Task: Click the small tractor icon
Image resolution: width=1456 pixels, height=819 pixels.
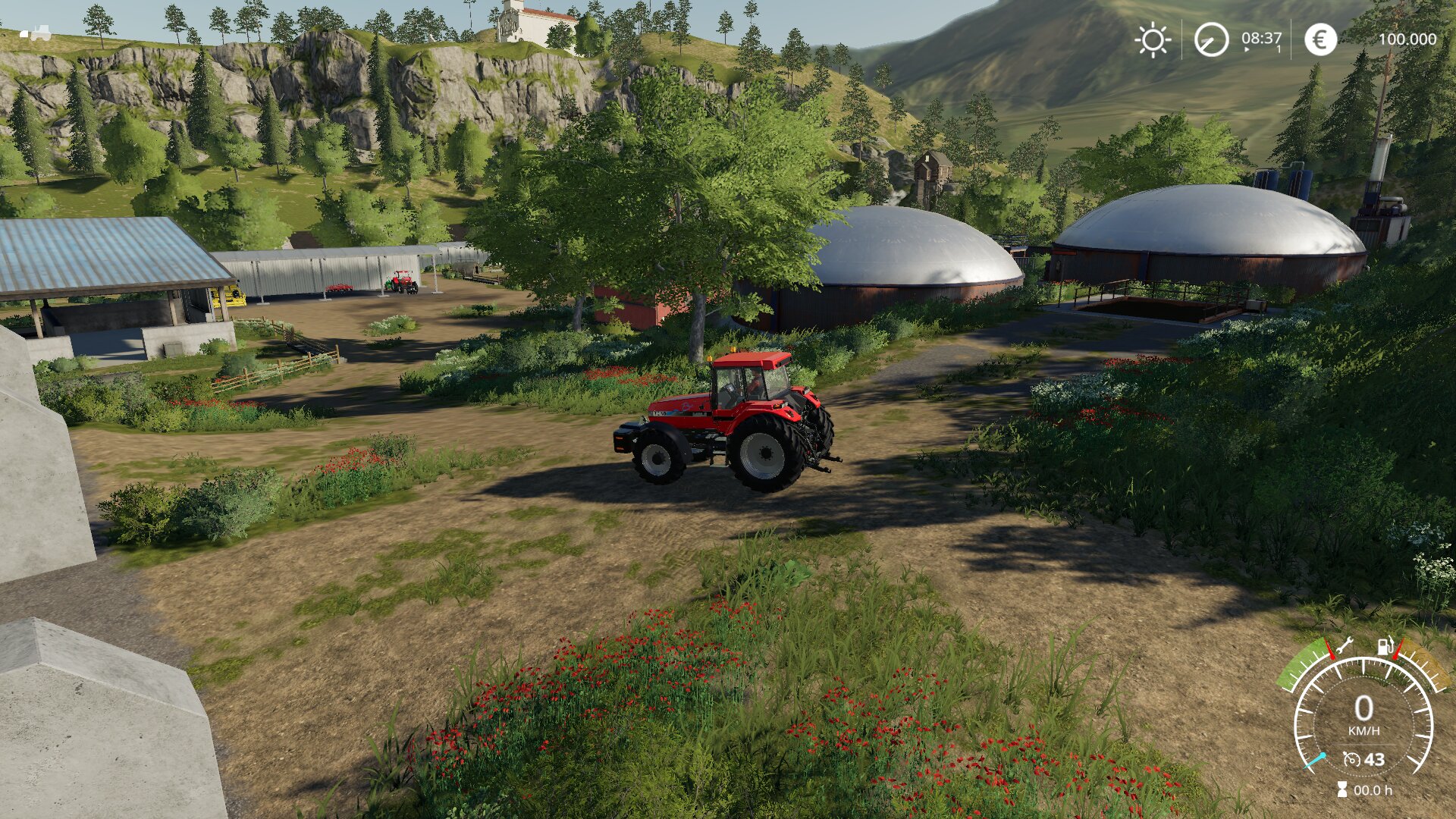Action: click(36, 33)
